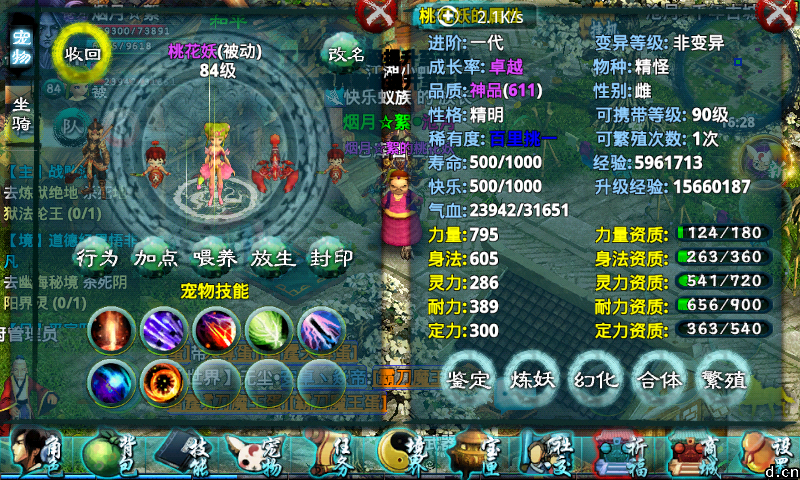This screenshot has height=480, width=800.
Task: Choose 加点 to allocate pet points
Action: click(156, 258)
